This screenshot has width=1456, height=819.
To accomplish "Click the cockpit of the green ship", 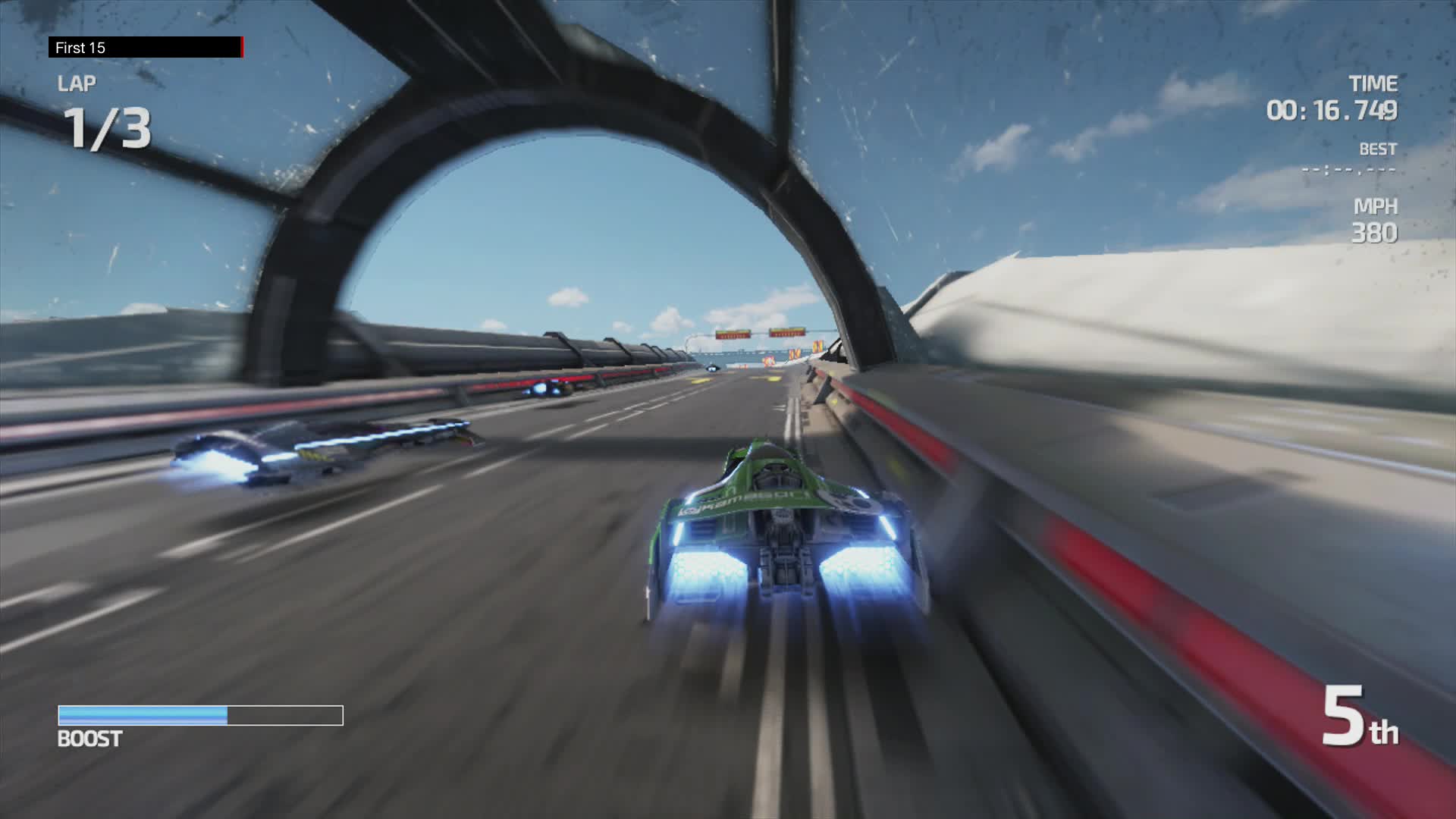I will (777, 474).
